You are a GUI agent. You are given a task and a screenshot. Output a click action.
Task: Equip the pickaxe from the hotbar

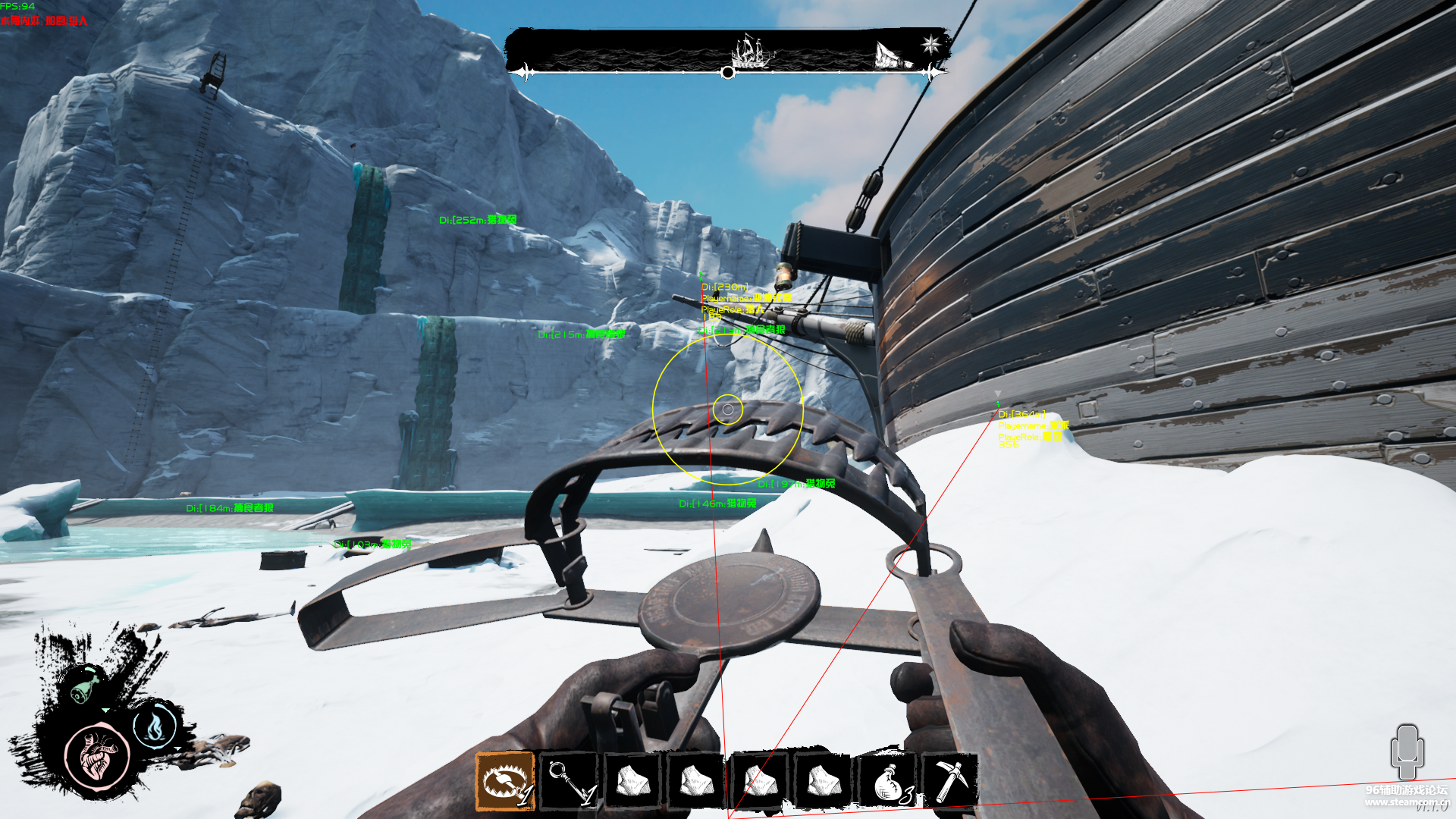click(x=949, y=780)
